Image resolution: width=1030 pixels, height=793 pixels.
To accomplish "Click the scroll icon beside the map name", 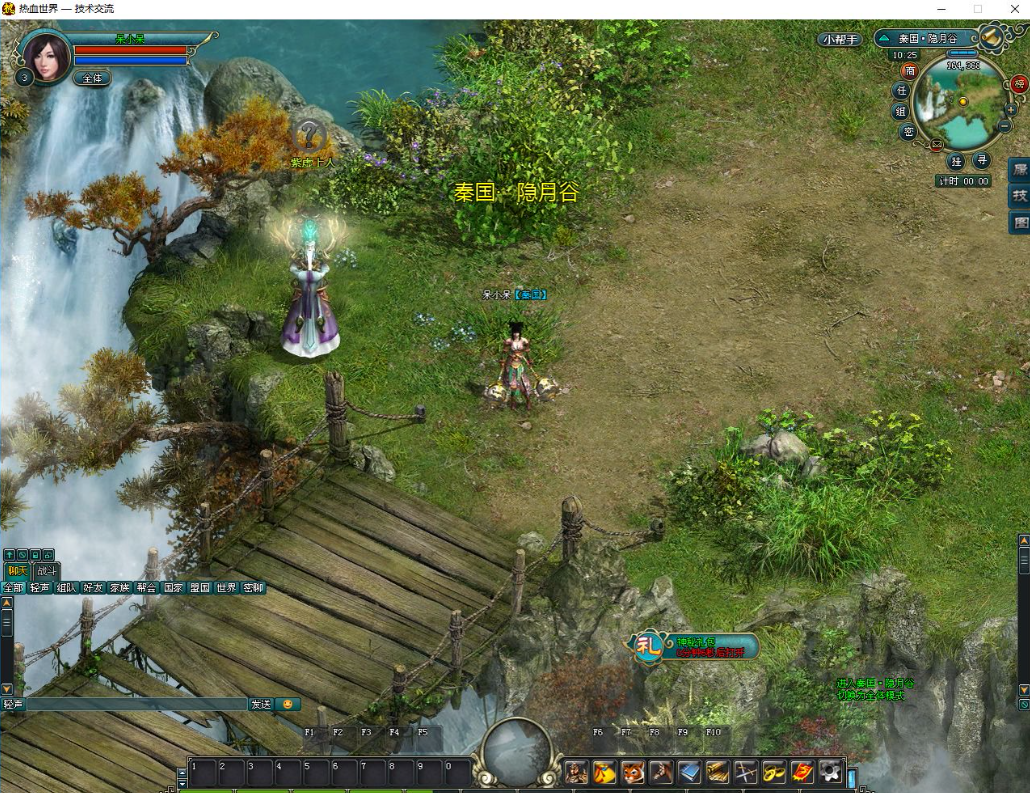I will (x=990, y=38).
